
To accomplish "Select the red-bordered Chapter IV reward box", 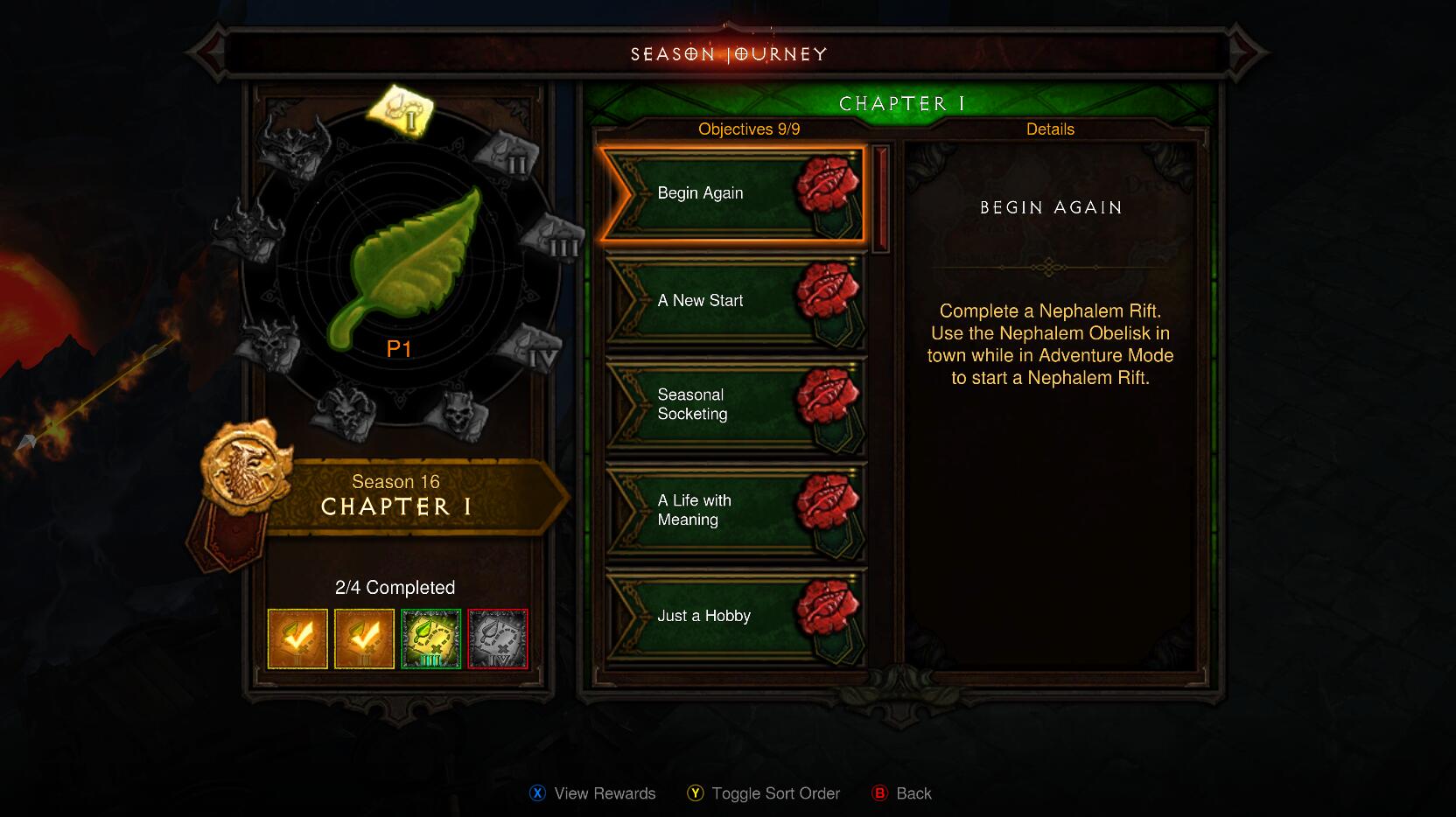I will pos(498,639).
